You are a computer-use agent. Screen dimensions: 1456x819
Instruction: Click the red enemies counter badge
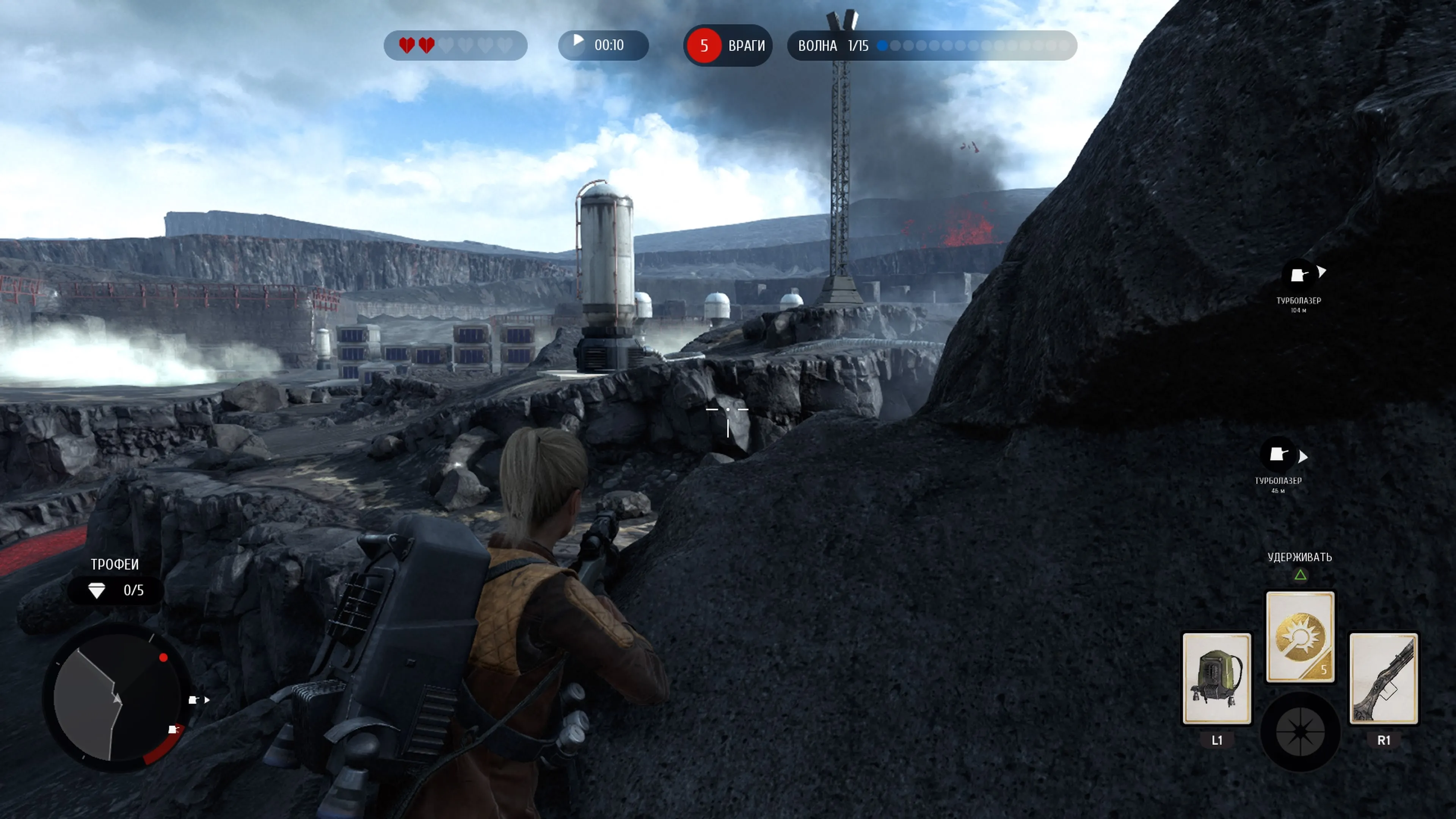[x=704, y=46]
